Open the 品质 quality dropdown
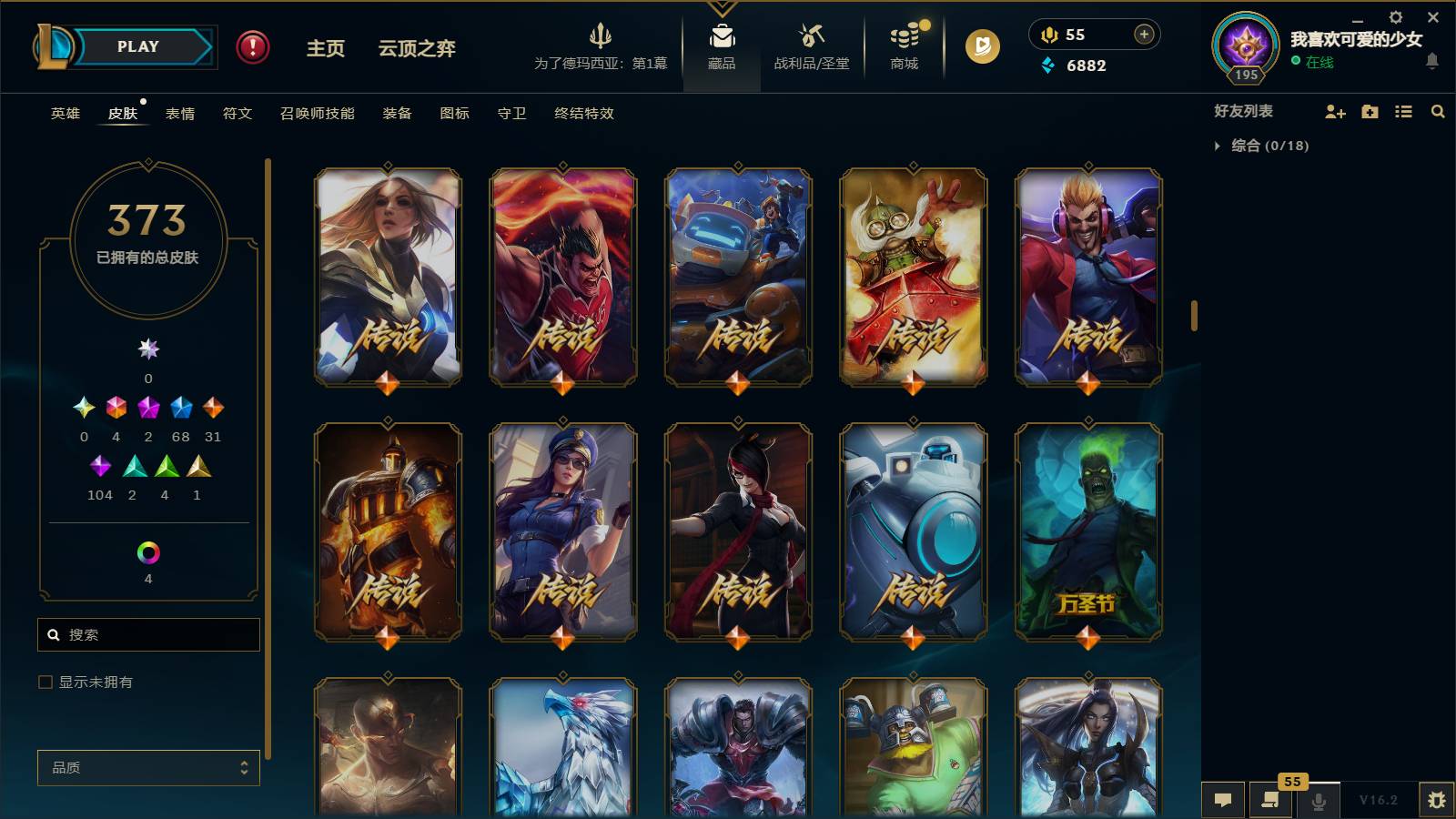This screenshot has width=1456, height=819. coord(147,767)
